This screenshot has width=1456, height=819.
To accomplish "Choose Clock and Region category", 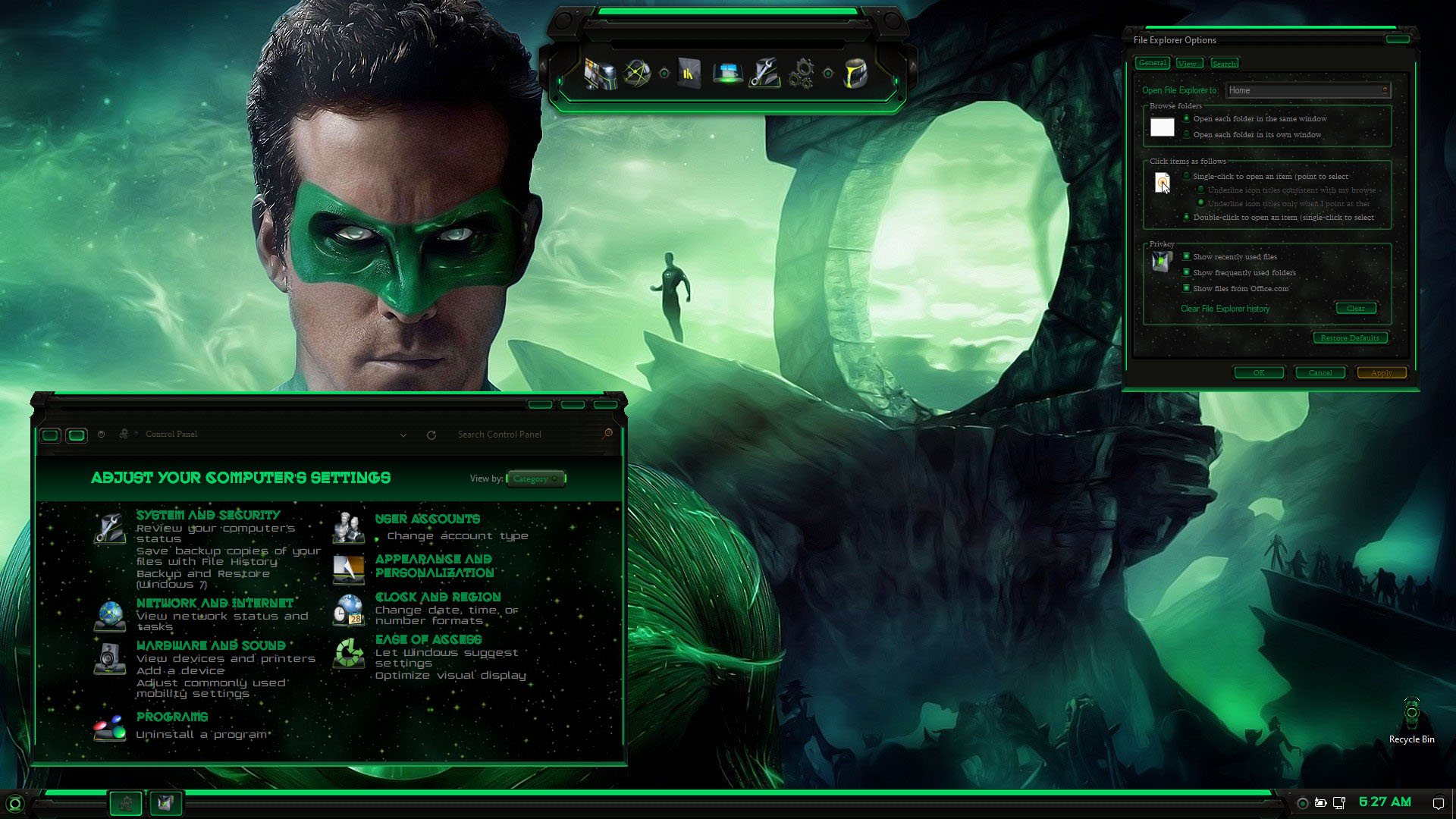I will tap(438, 597).
